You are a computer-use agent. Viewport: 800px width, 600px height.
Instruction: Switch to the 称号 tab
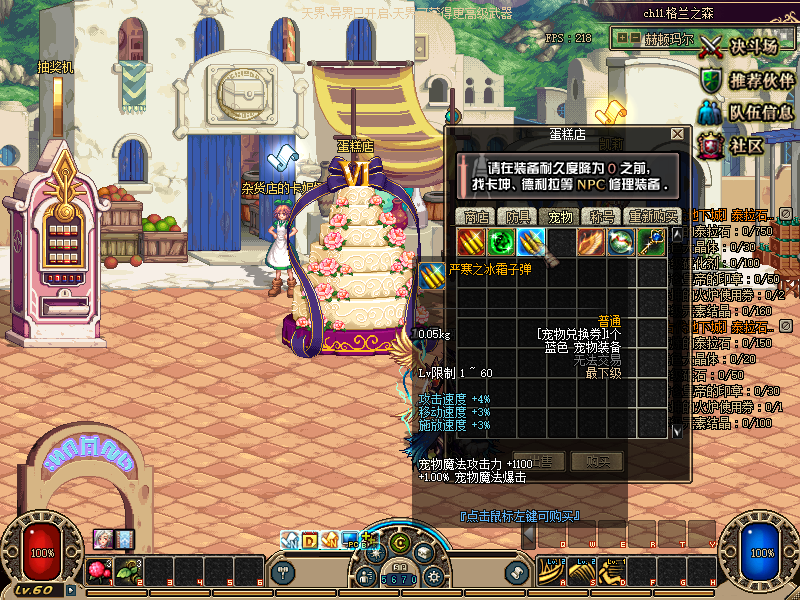[x=601, y=216]
